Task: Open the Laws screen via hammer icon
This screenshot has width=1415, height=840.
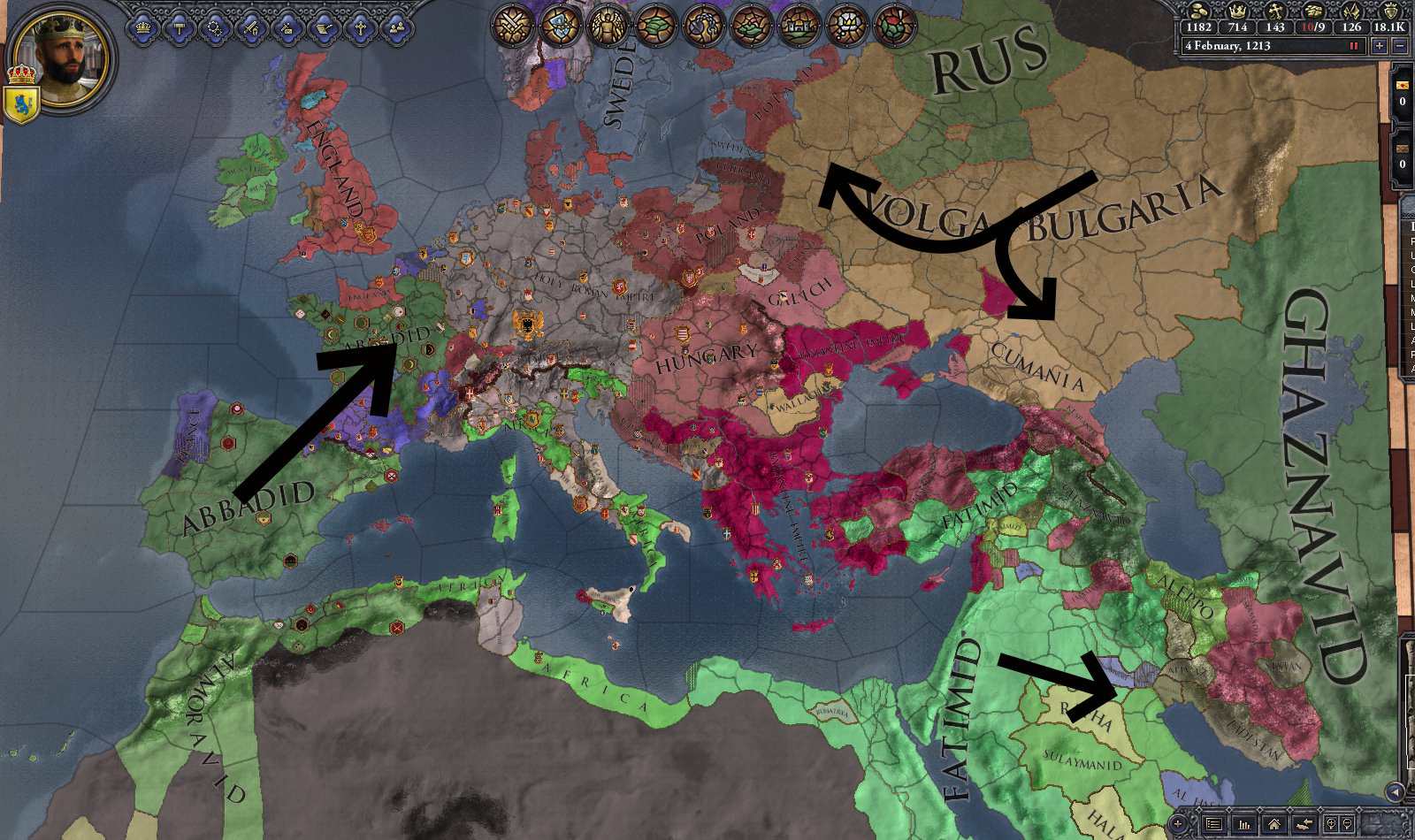Action: coord(179,25)
